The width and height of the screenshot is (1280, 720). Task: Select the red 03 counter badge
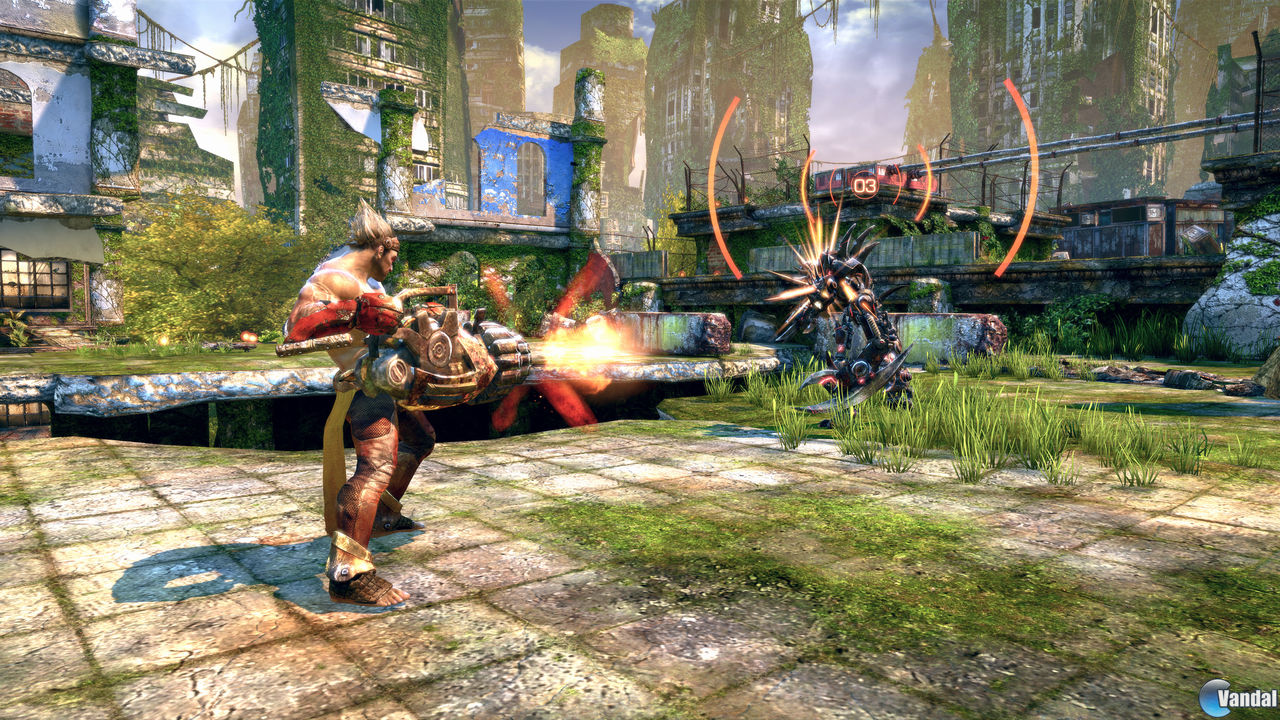click(x=864, y=185)
